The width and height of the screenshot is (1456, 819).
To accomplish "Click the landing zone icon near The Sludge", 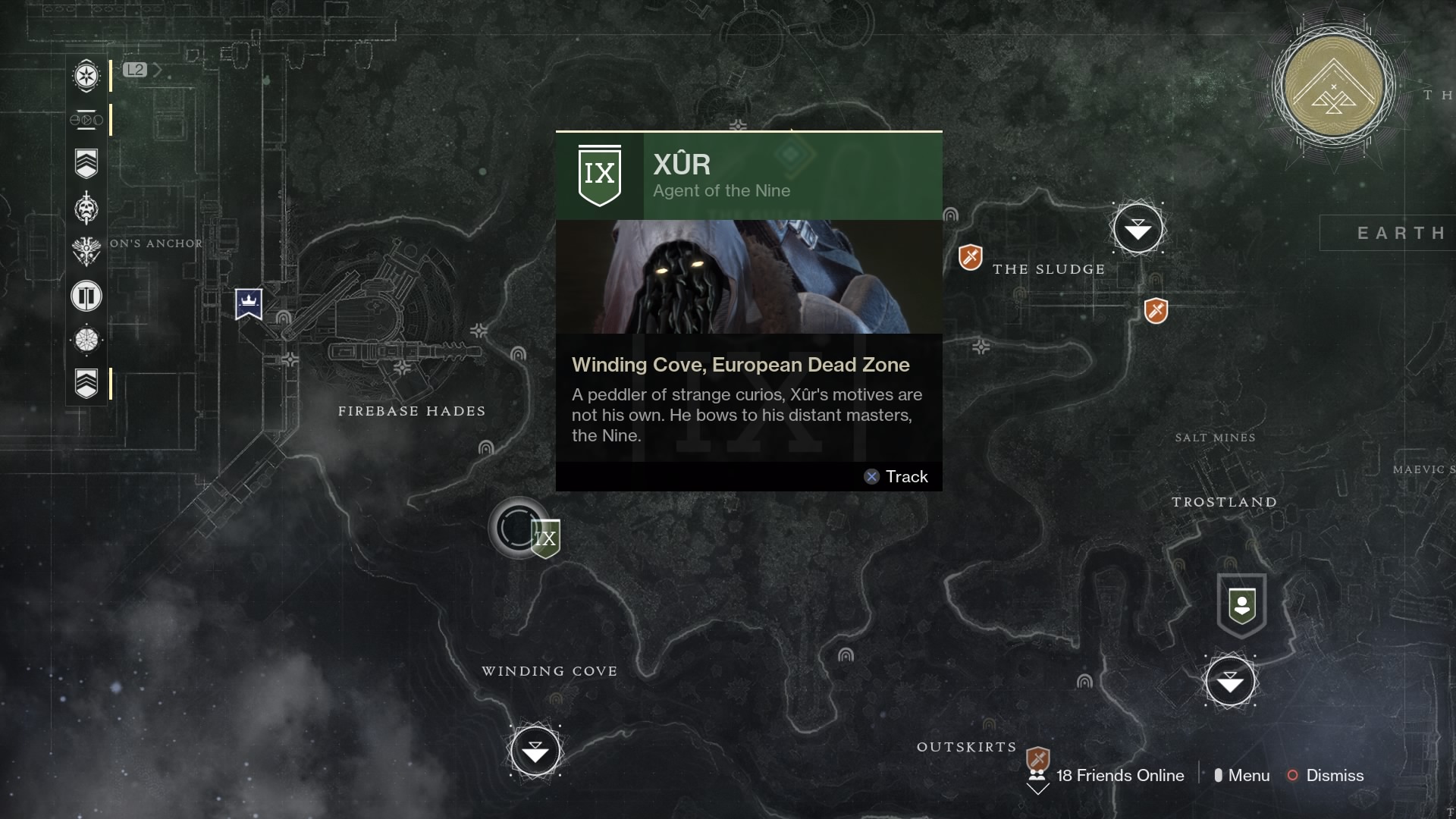I will tap(1137, 227).
